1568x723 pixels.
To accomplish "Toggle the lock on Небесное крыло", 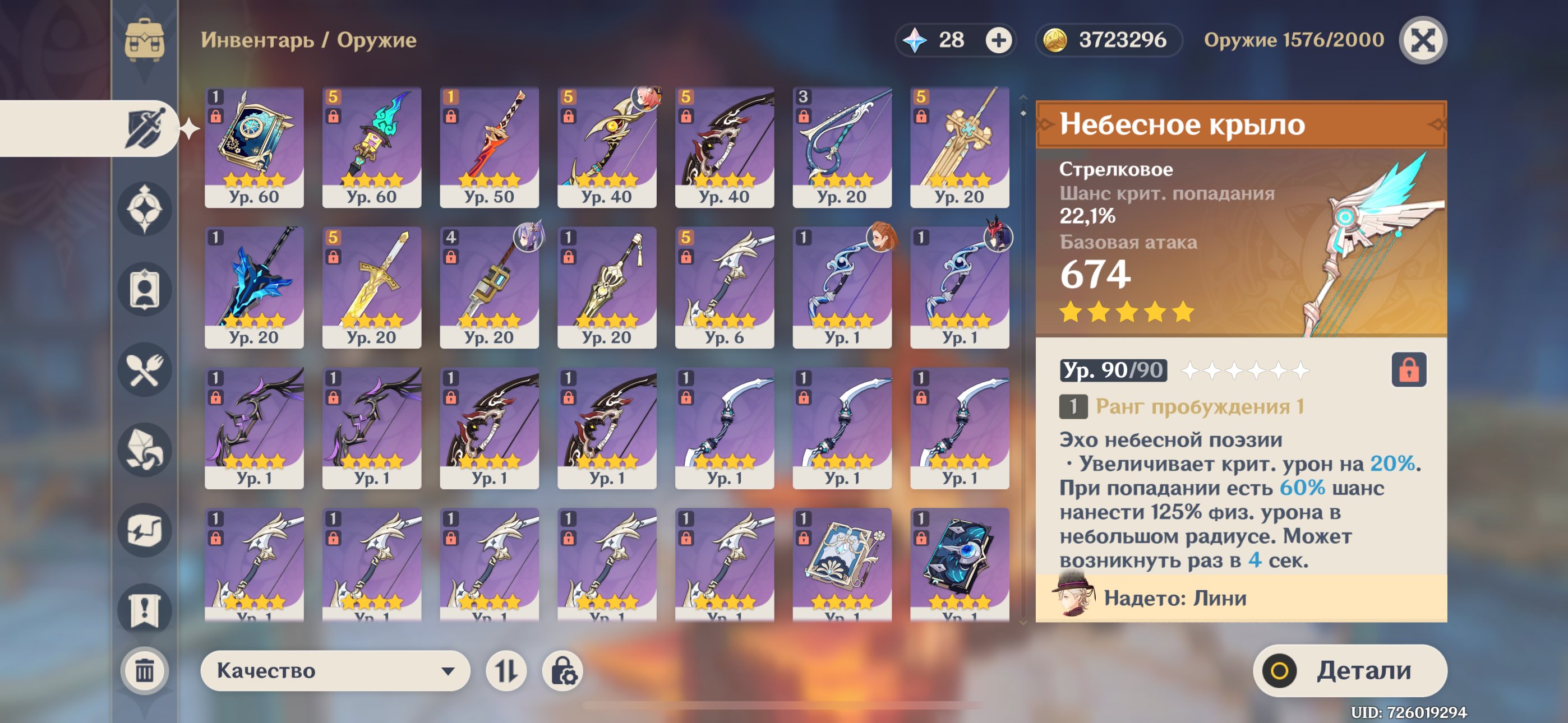I will click(x=1408, y=369).
